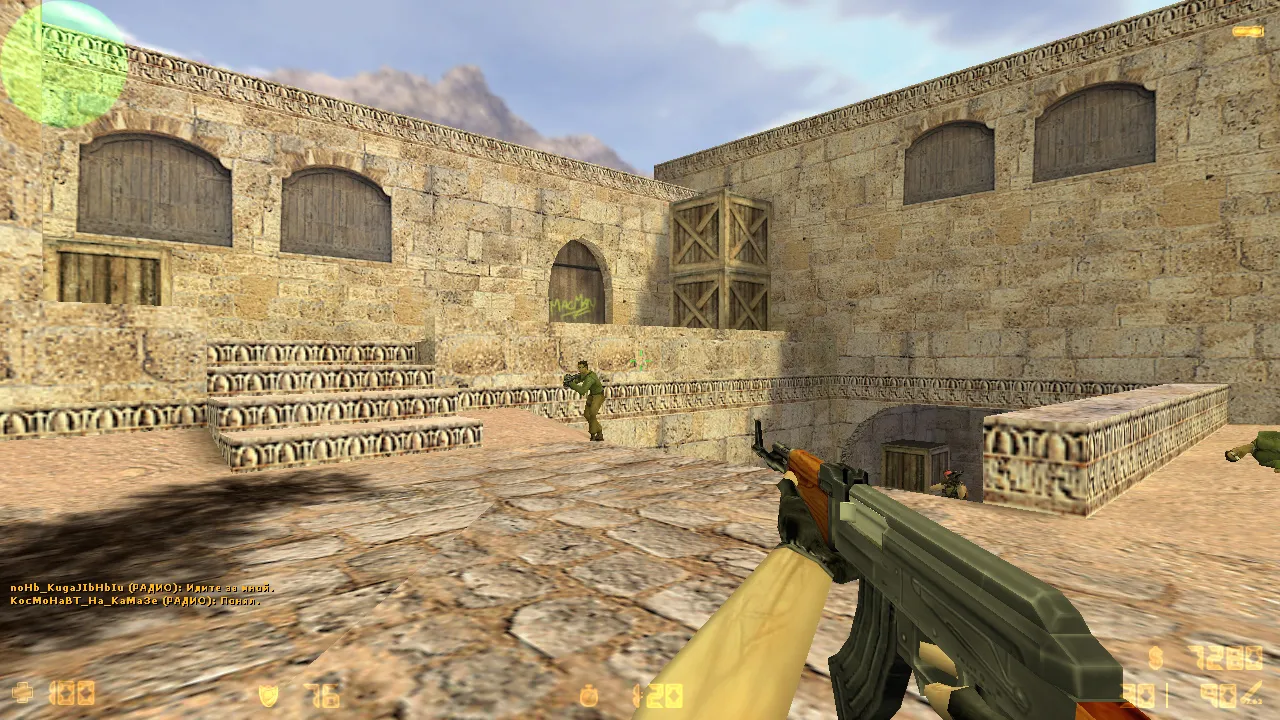Screen dimensions: 1280x720
Task: Click the green circular radar
Action: 64,64
